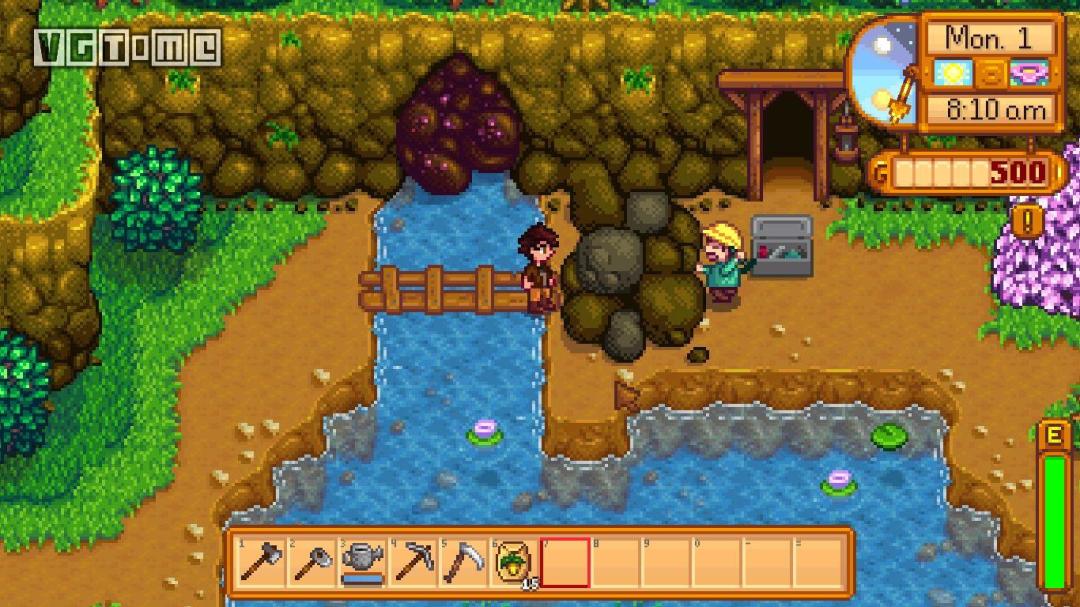The width and height of the screenshot is (1080, 607).
Task: Open the journal exclamation mark icon
Action: coord(1027,220)
